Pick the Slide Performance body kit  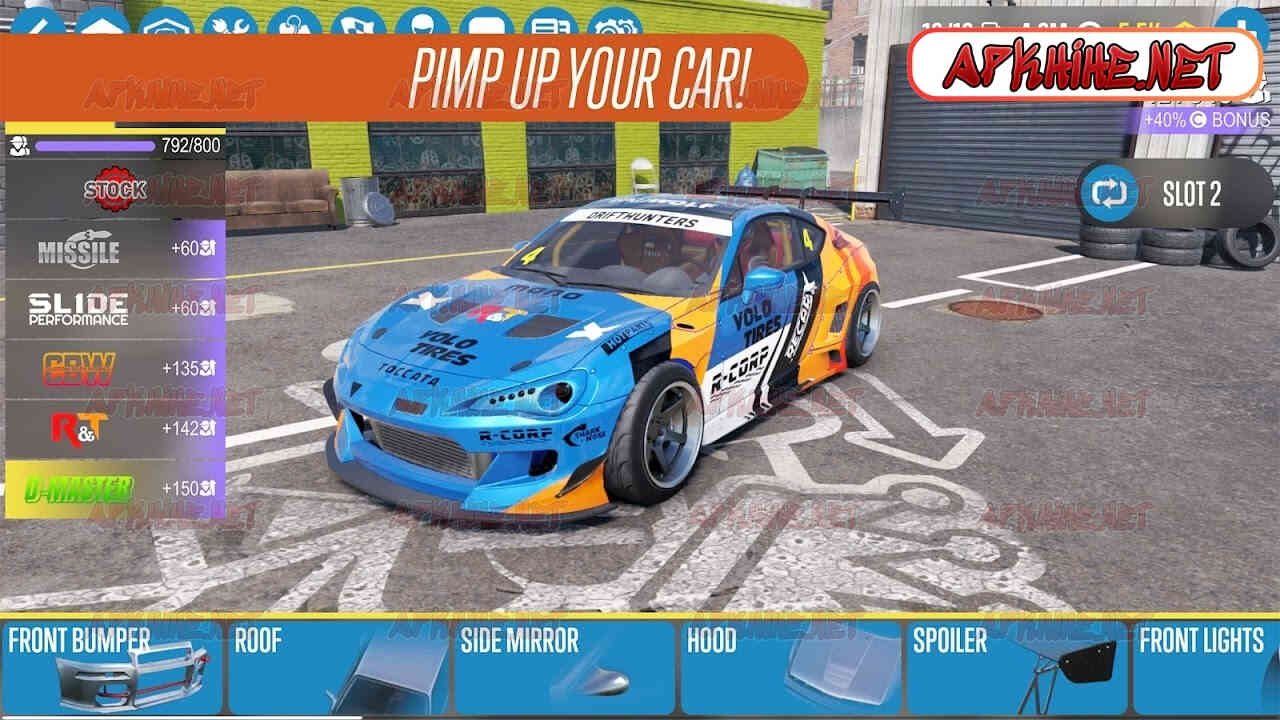[x=115, y=309]
